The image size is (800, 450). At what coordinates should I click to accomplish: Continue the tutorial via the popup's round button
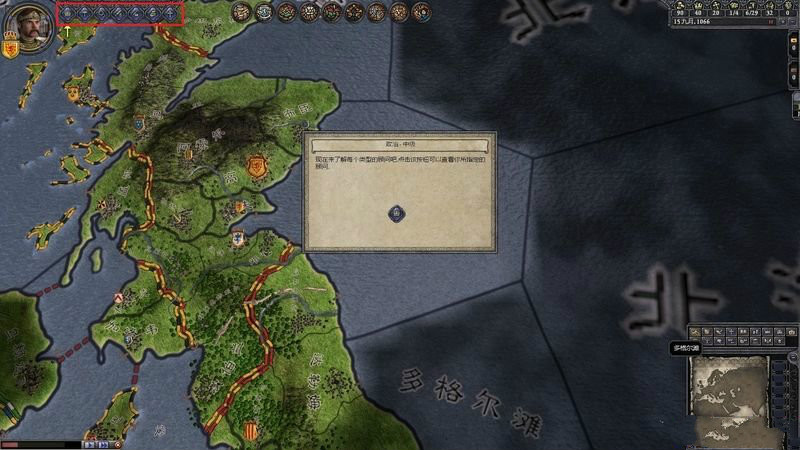pyautogui.click(x=398, y=213)
